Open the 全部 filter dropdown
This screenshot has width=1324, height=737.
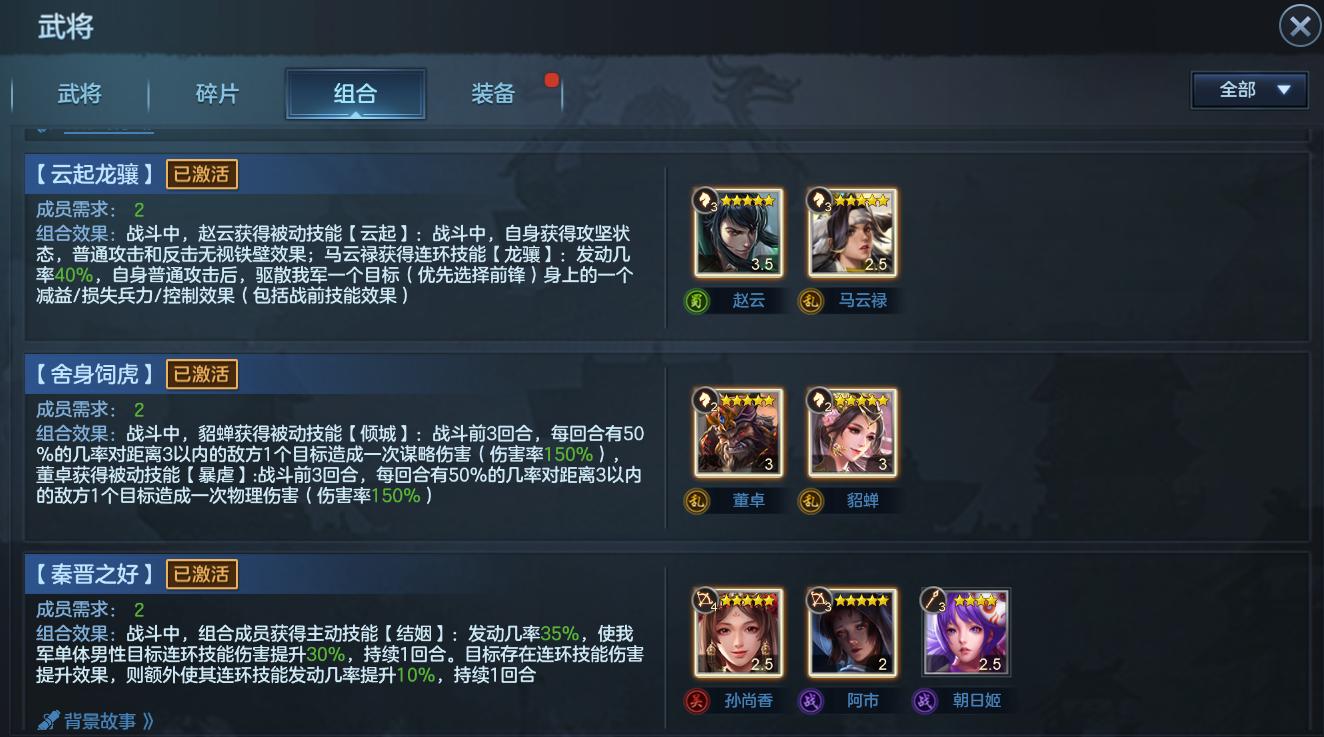click(1248, 88)
